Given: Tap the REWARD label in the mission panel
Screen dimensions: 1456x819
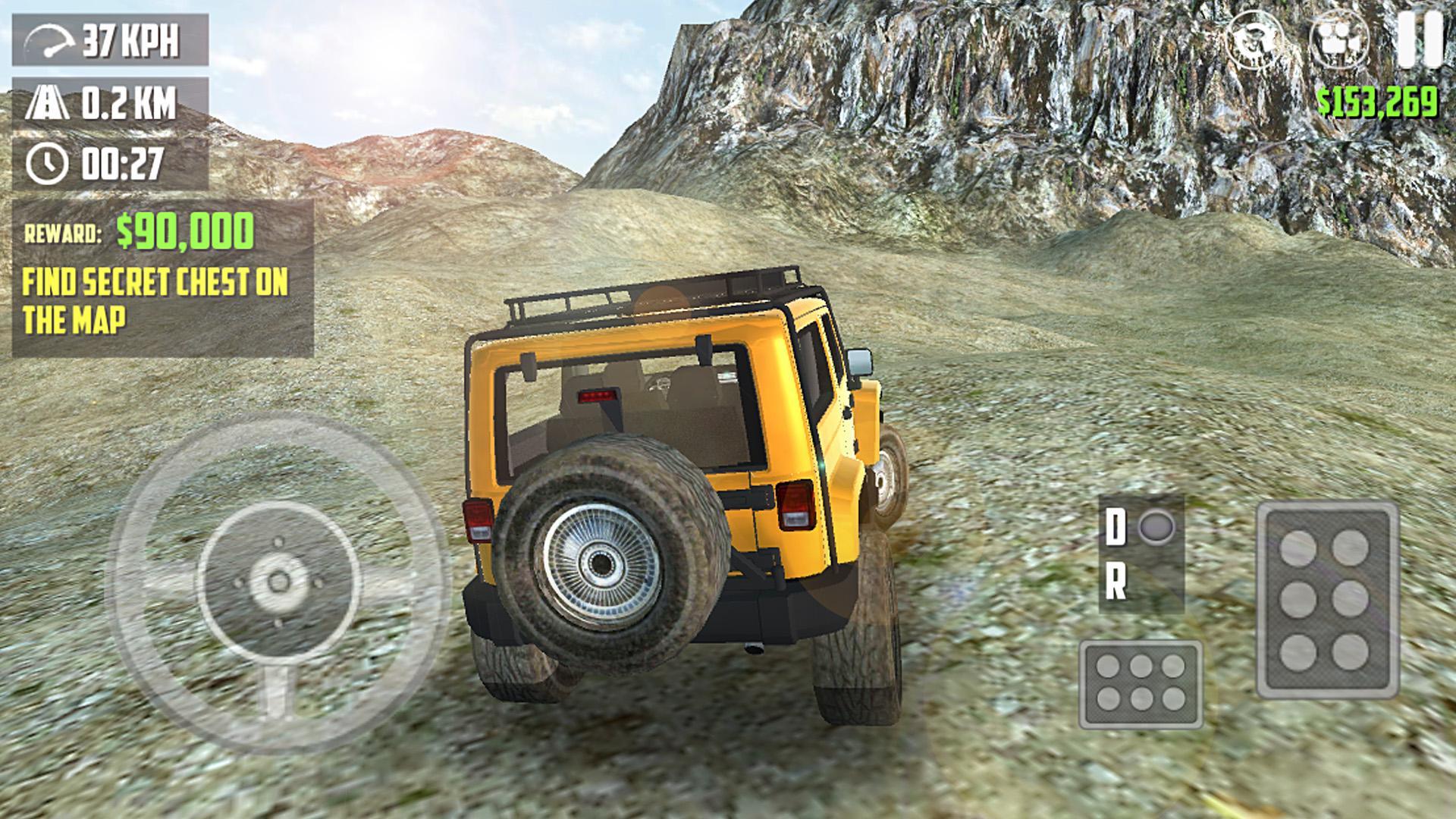Looking at the screenshot, I should point(64,231).
